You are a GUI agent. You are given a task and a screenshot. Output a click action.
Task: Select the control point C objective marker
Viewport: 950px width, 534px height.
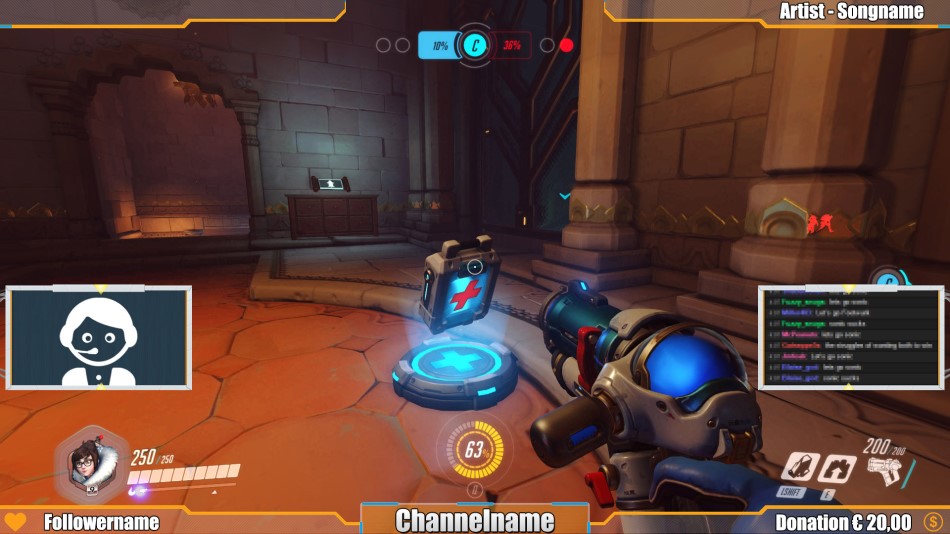pos(474,45)
